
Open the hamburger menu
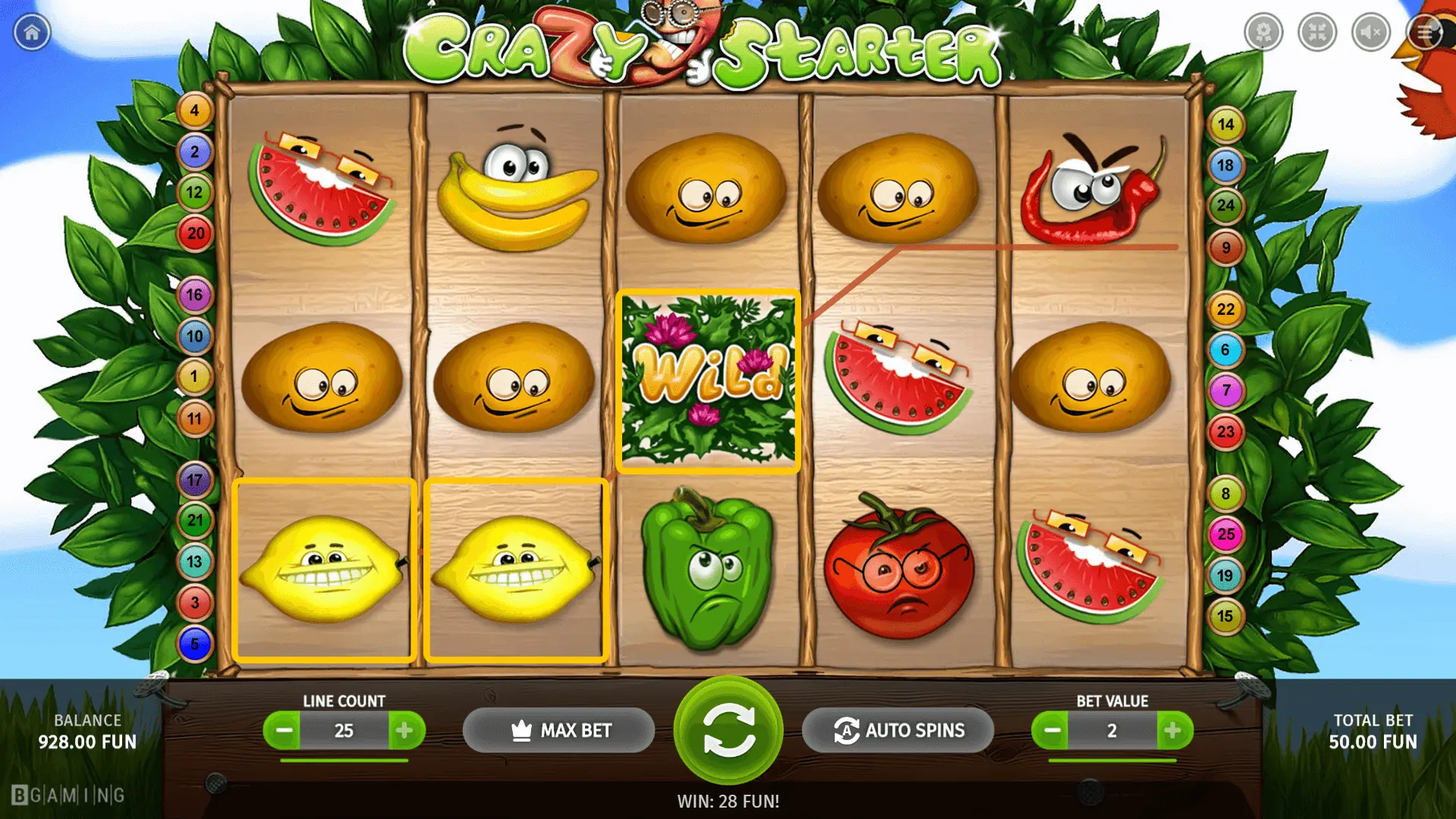(1425, 32)
